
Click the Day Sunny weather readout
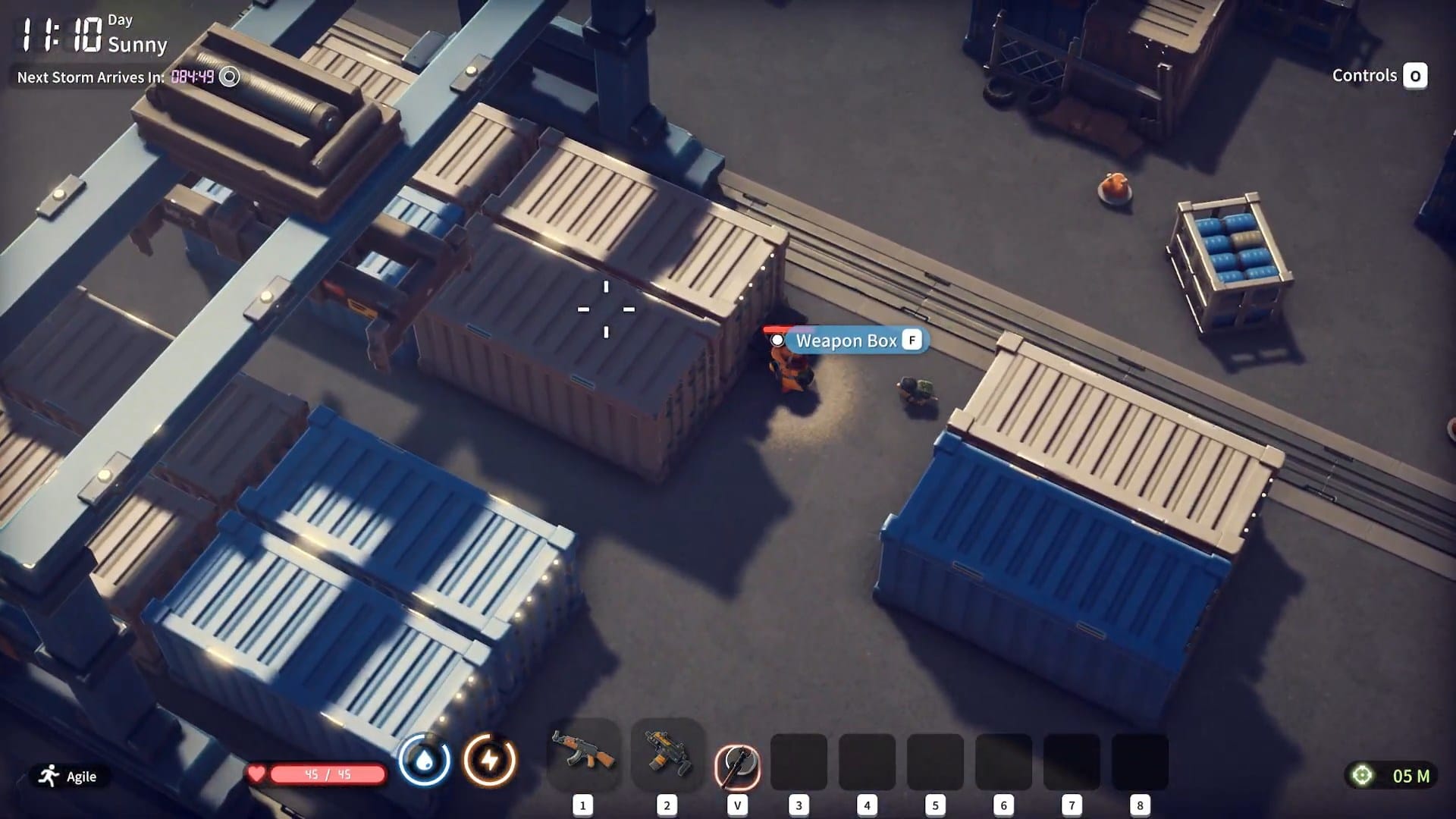[x=136, y=34]
